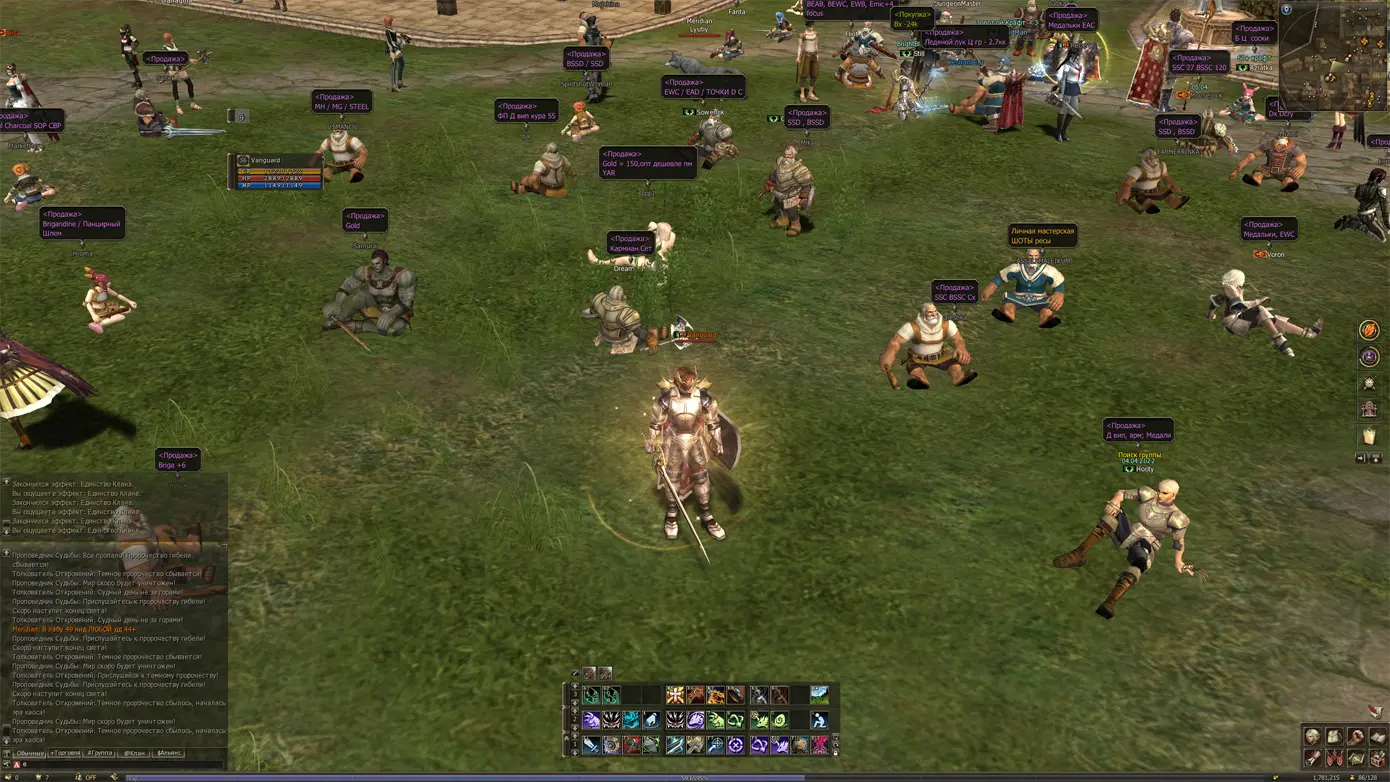Select the #Группа party chat tab
Image resolution: width=1390 pixels, height=782 pixels.
[x=100, y=753]
